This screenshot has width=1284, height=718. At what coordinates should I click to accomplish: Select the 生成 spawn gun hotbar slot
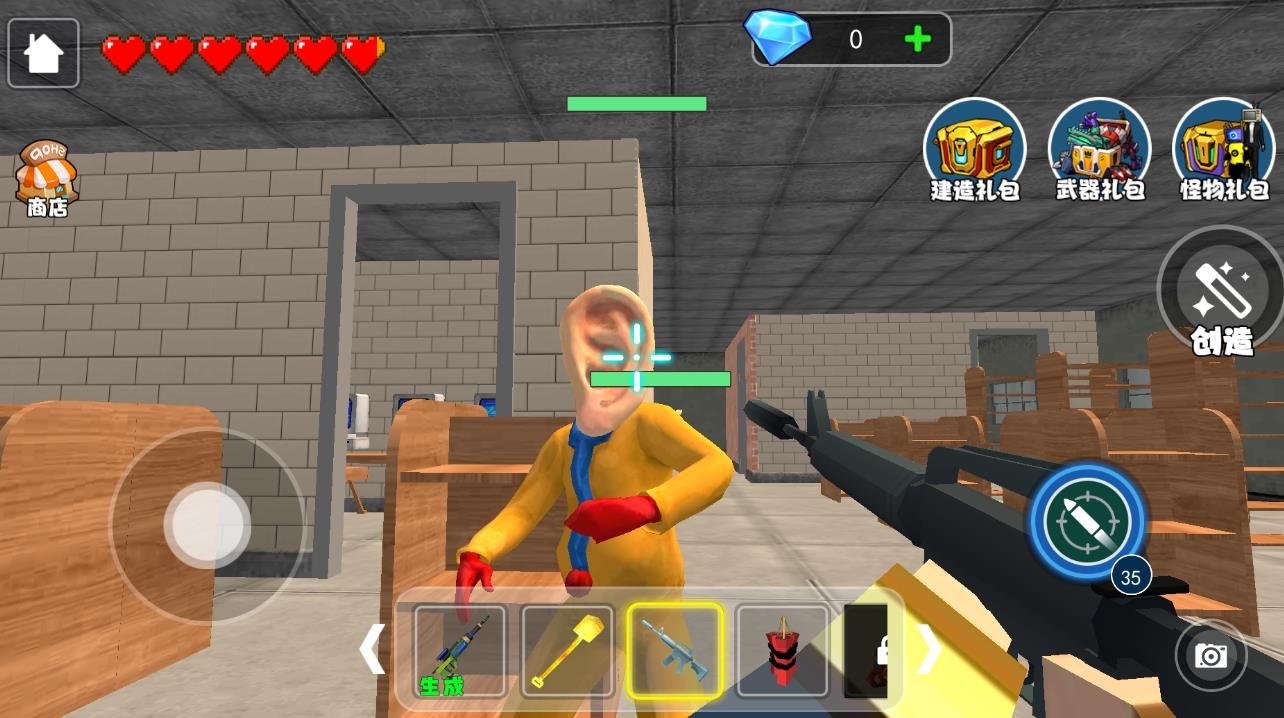(460, 651)
